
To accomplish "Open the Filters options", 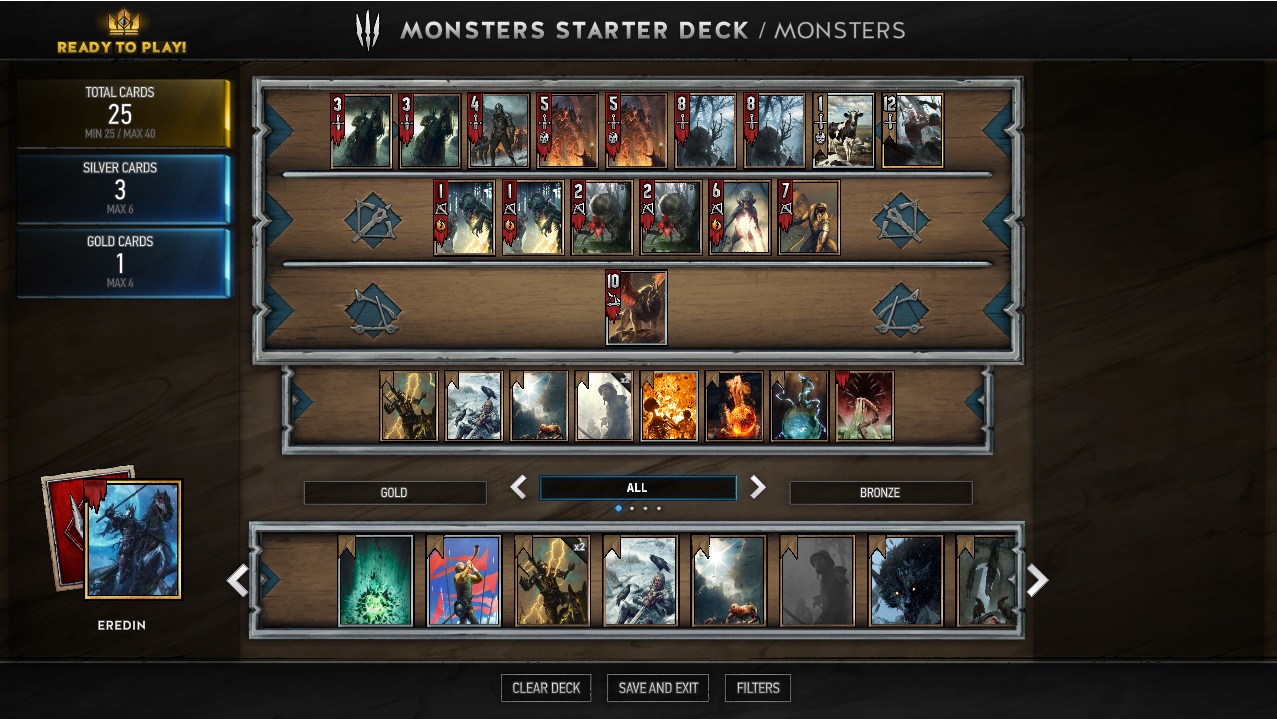I will 758,688.
